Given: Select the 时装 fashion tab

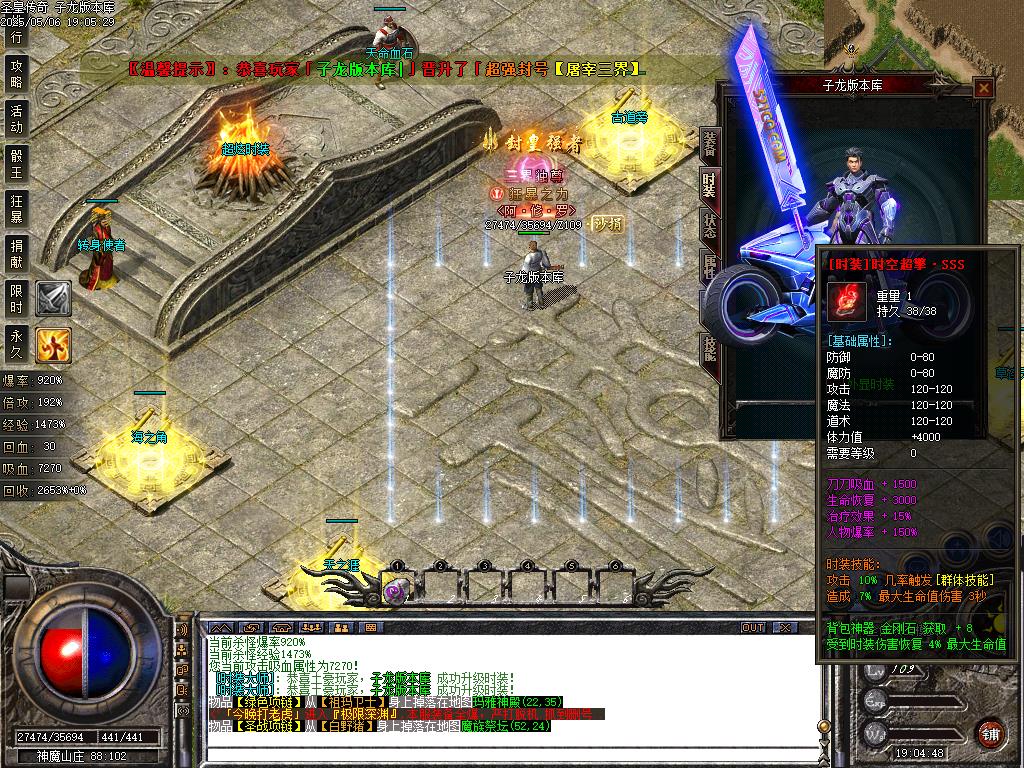Looking at the screenshot, I should pos(709,184).
